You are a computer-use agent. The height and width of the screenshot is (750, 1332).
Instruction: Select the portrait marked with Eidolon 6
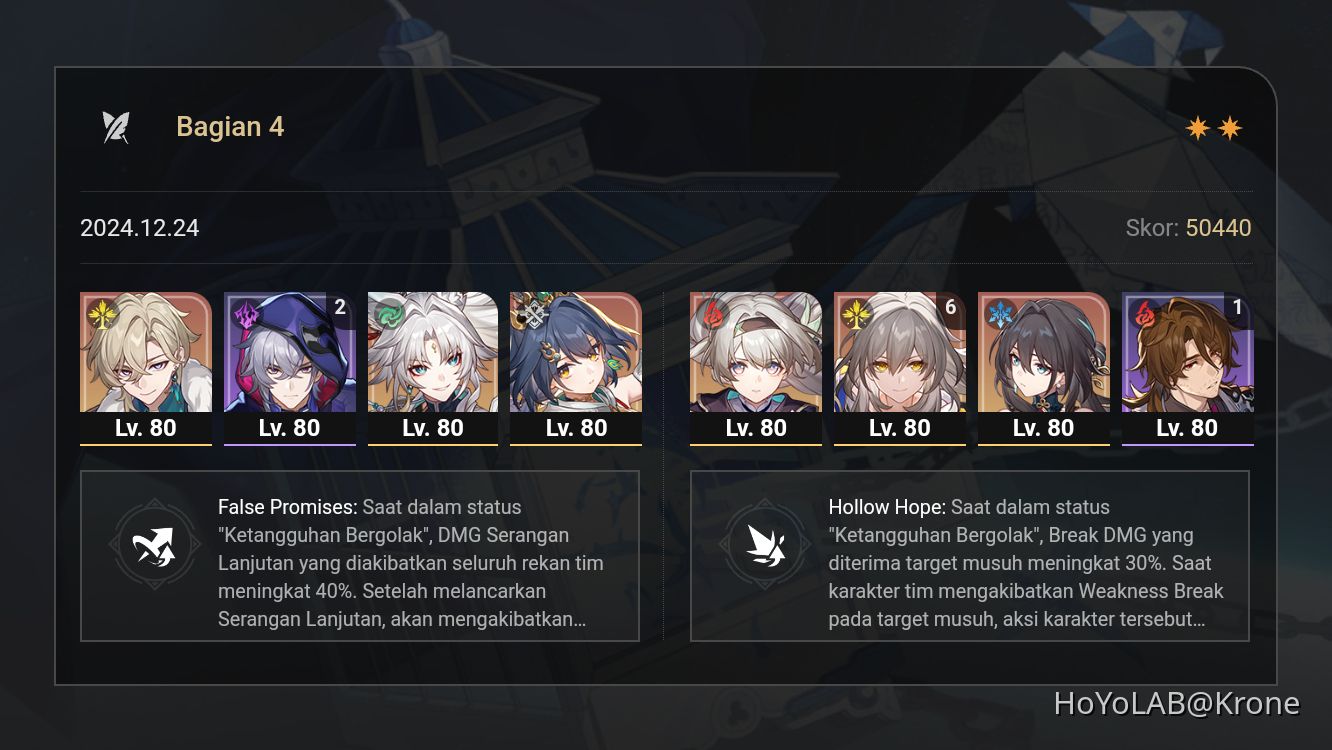(900, 355)
